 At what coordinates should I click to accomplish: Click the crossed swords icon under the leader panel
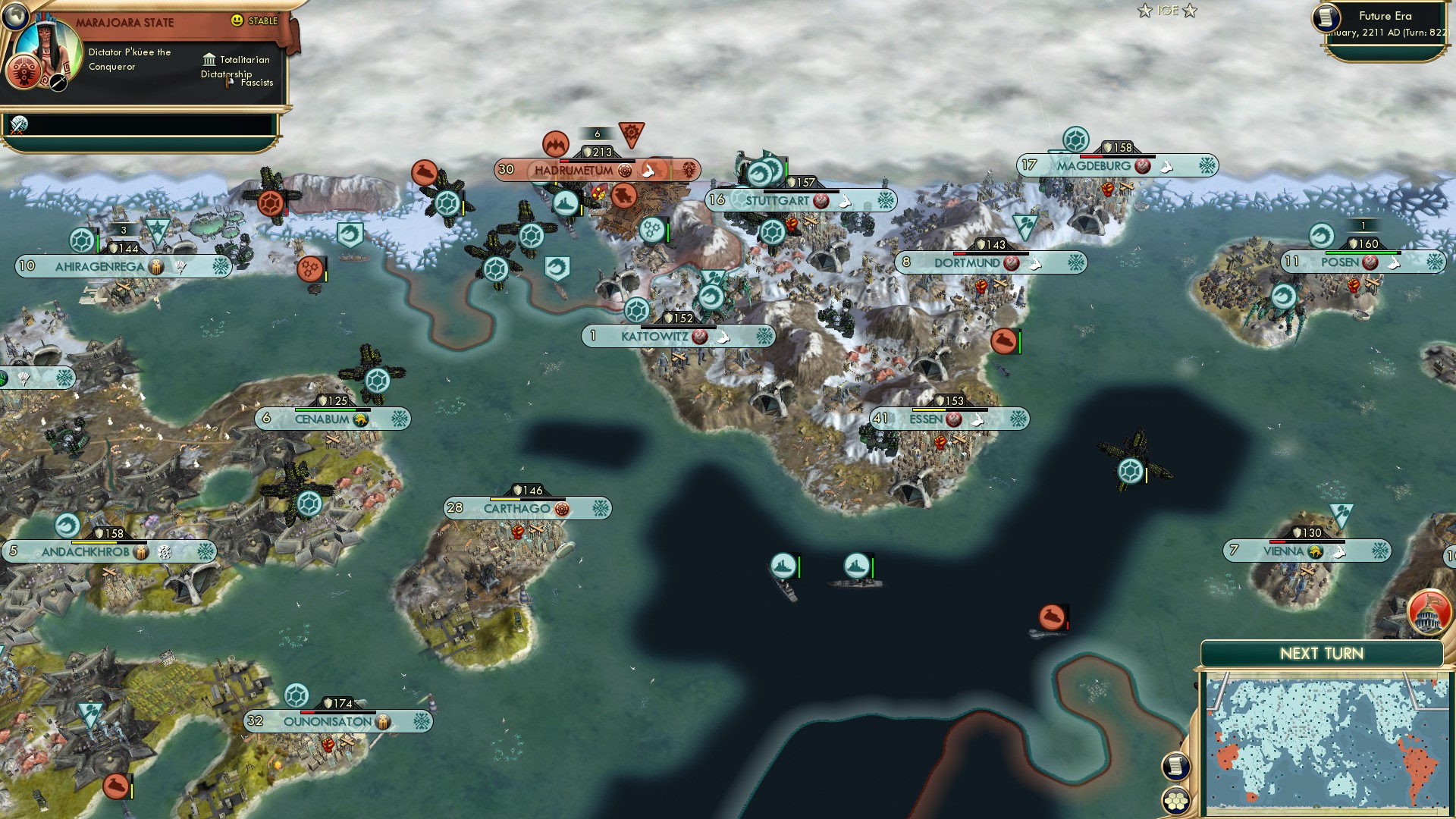[19, 124]
